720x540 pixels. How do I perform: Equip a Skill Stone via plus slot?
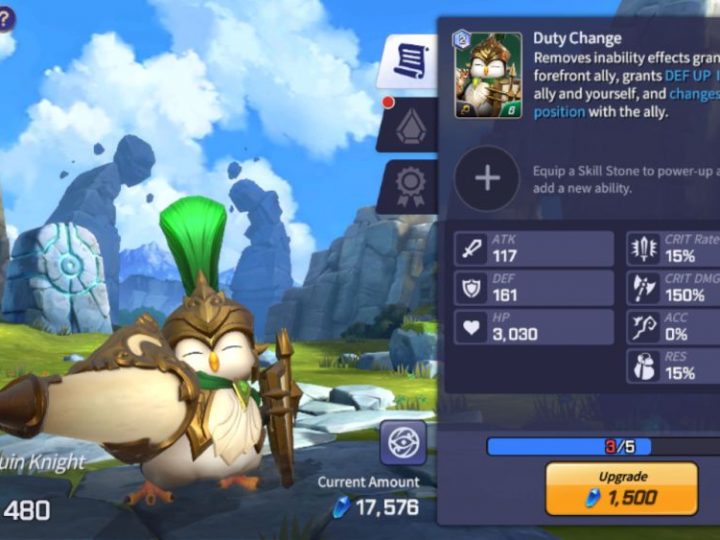pos(487,178)
